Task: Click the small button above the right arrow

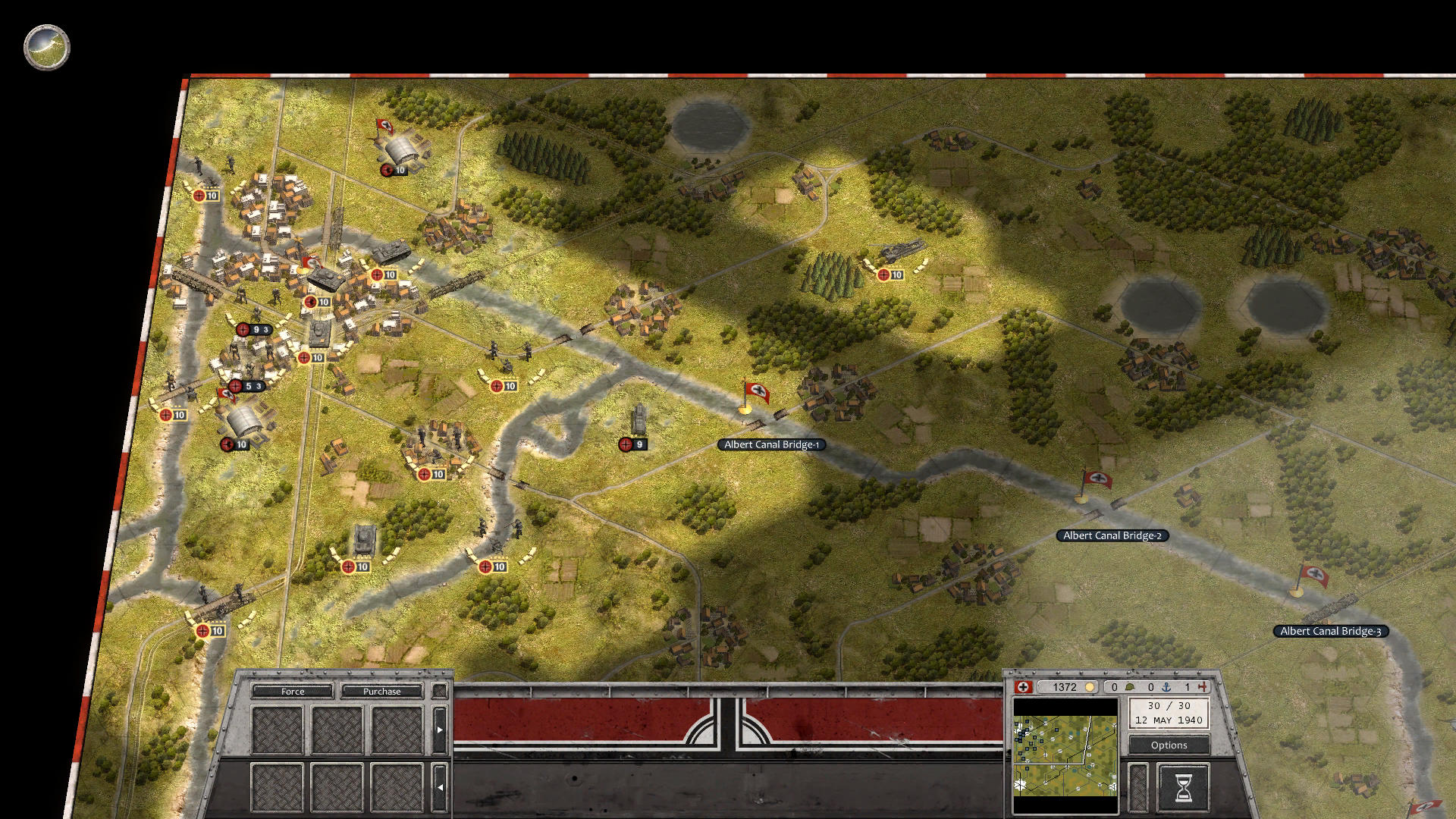Action: coord(440,691)
